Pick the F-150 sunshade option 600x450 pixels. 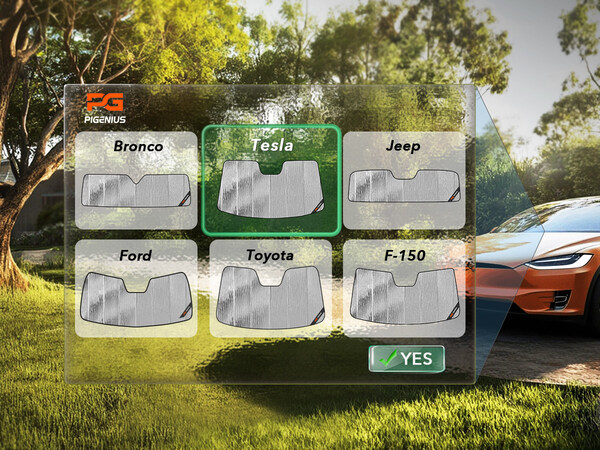click(404, 288)
